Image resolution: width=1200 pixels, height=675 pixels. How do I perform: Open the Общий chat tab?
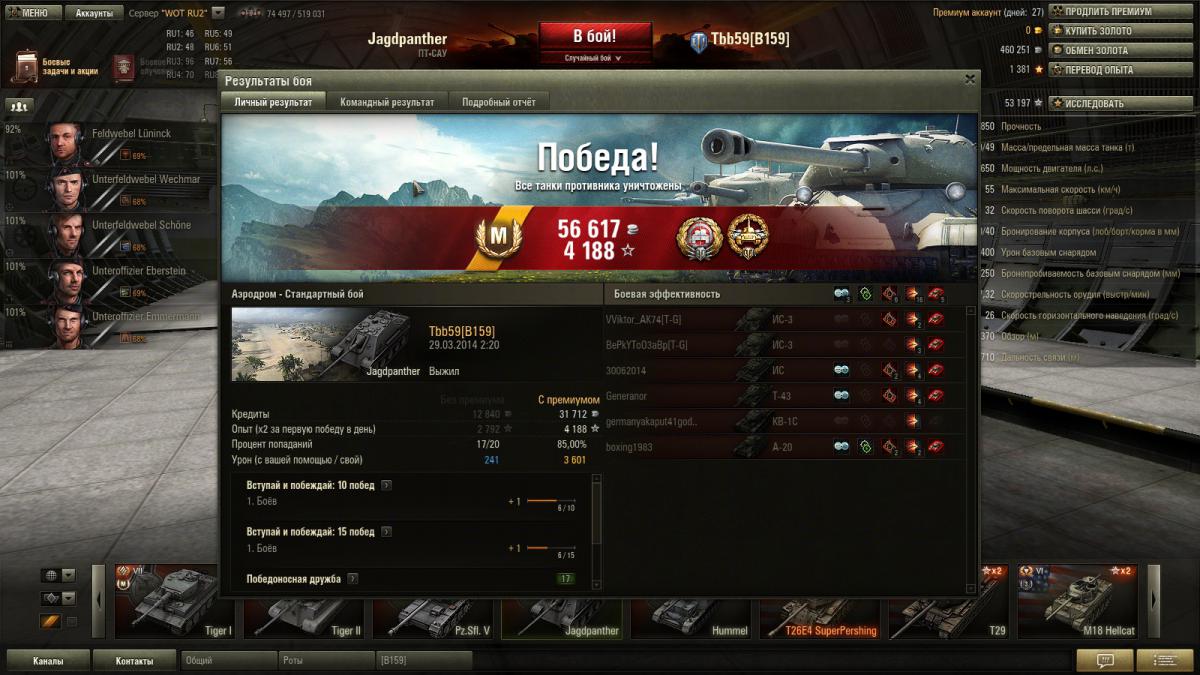(228, 661)
